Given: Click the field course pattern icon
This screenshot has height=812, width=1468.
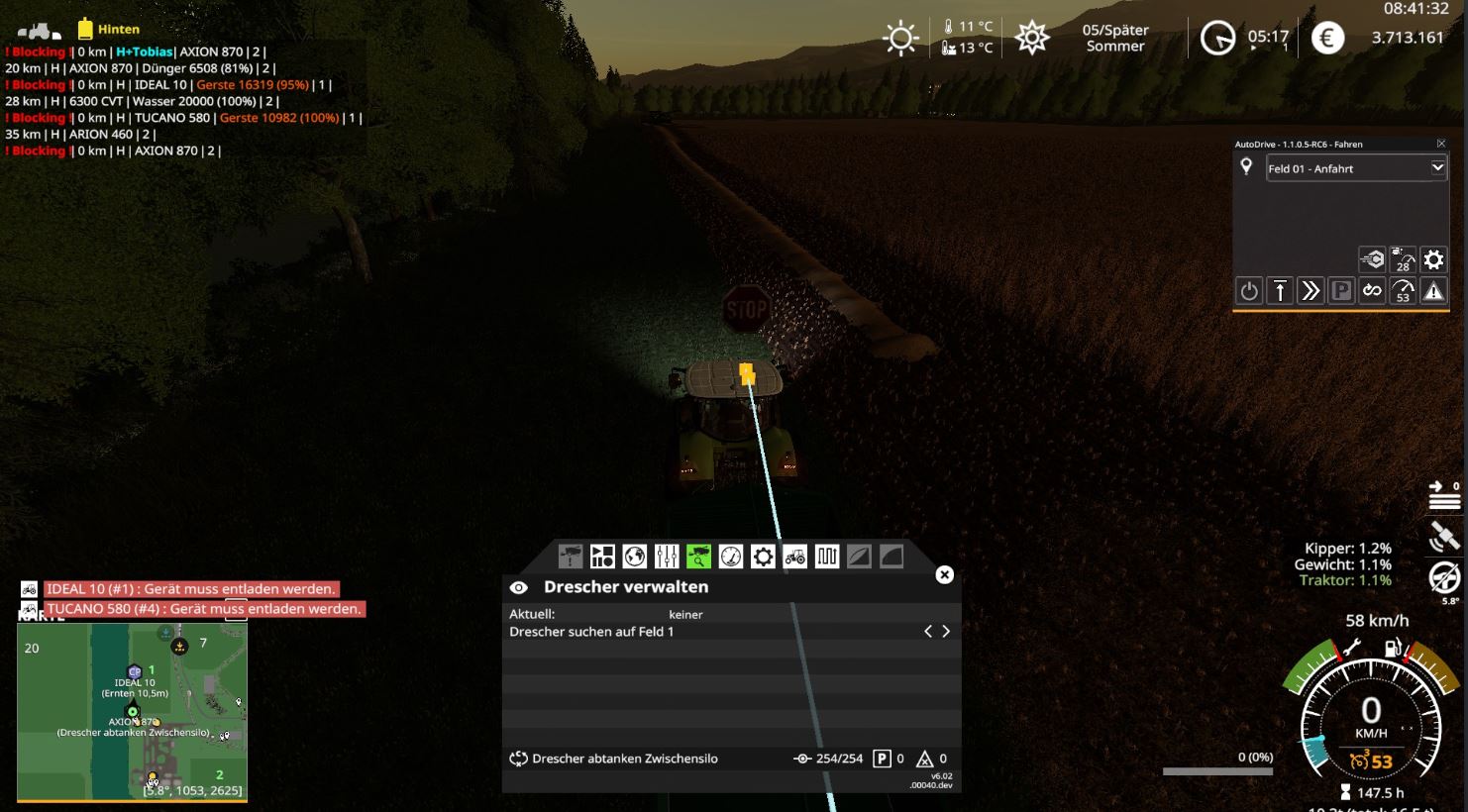Looking at the screenshot, I should pos(827,557).
